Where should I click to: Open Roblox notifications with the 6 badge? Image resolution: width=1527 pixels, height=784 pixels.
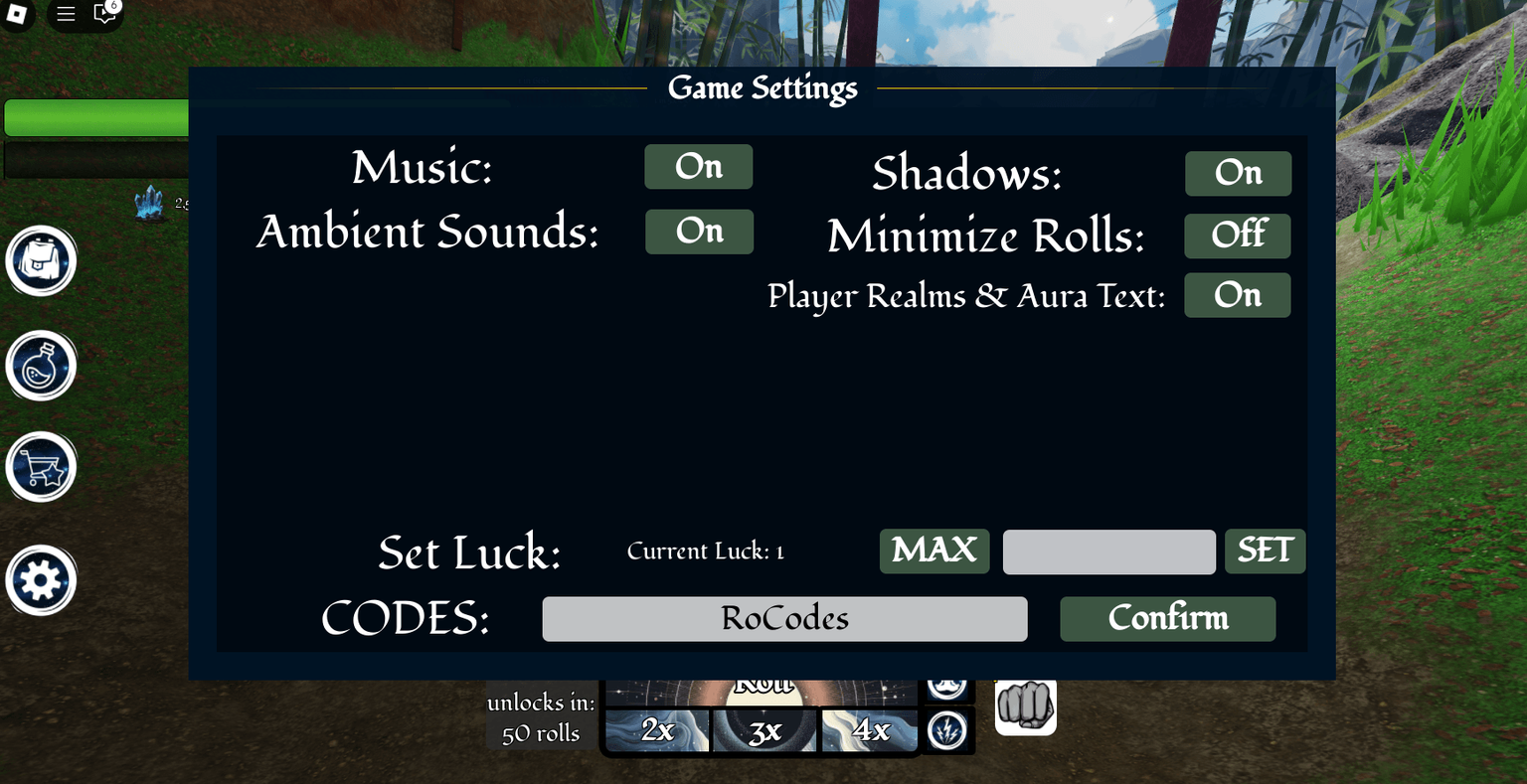click(x=103, y=14)
